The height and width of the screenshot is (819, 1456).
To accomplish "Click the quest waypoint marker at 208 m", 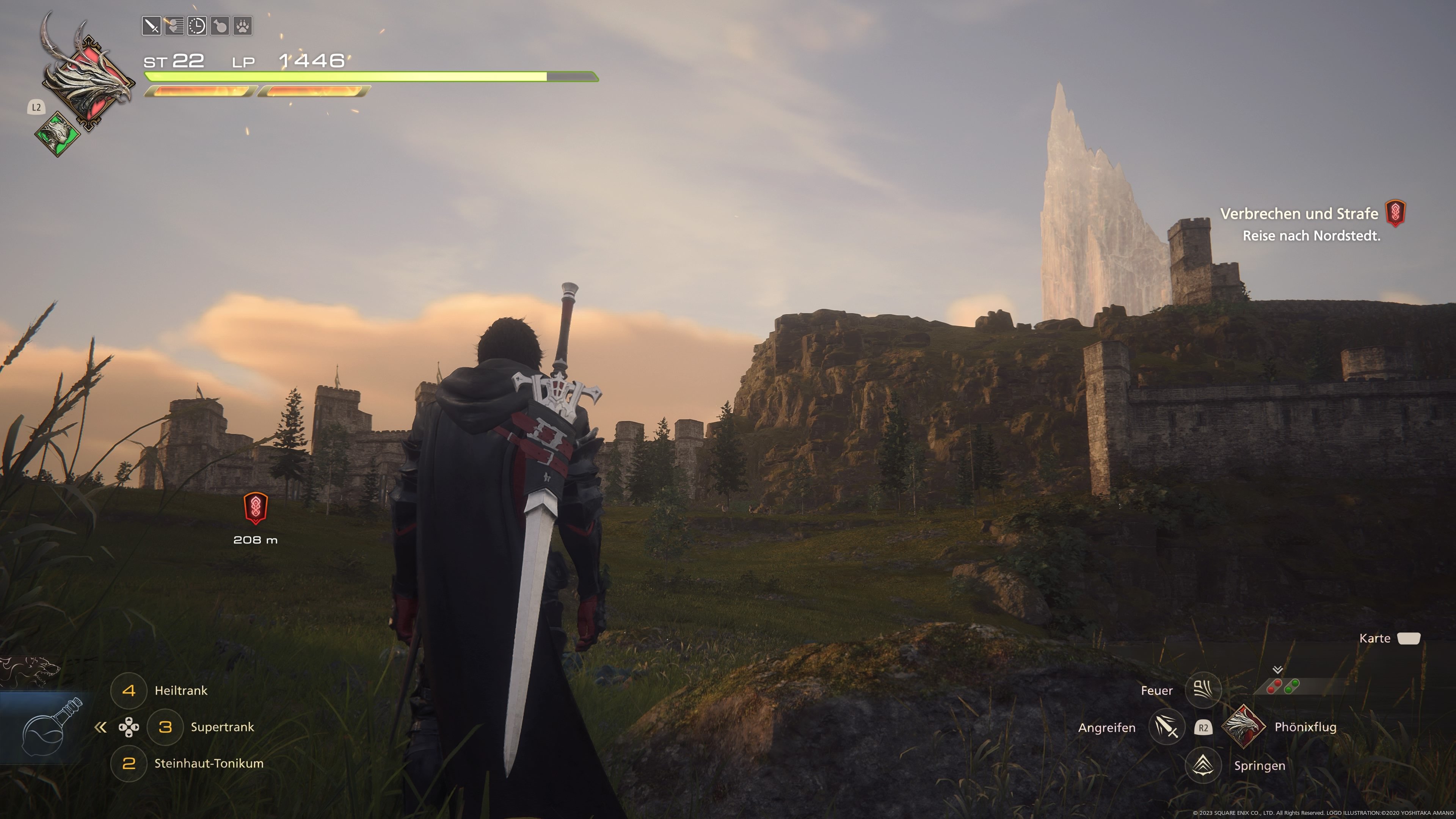I will point(256,507).
